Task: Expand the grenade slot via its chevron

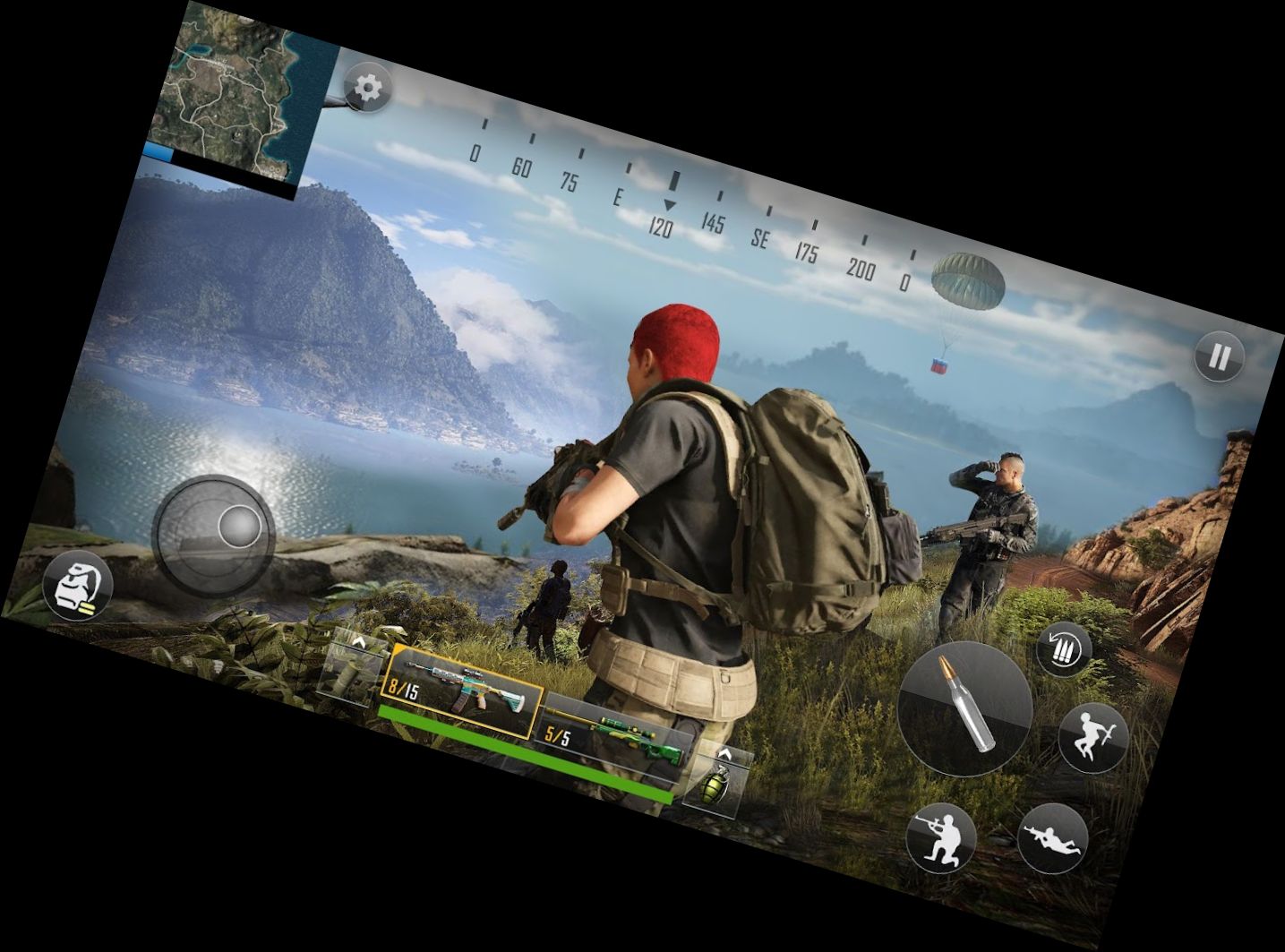Action: tap(724, 752)
